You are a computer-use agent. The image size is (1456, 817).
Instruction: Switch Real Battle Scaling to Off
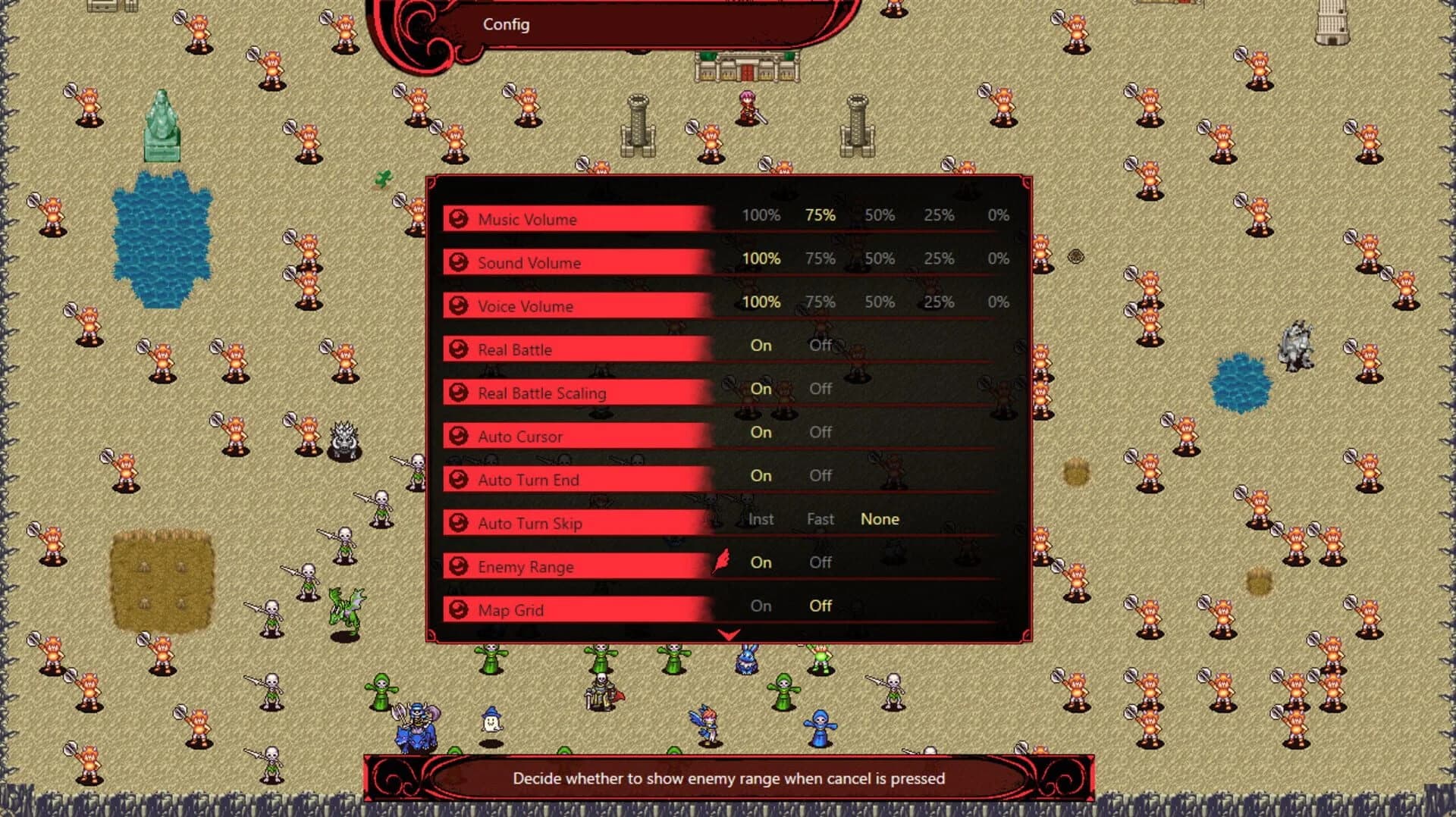coord(821,389)
